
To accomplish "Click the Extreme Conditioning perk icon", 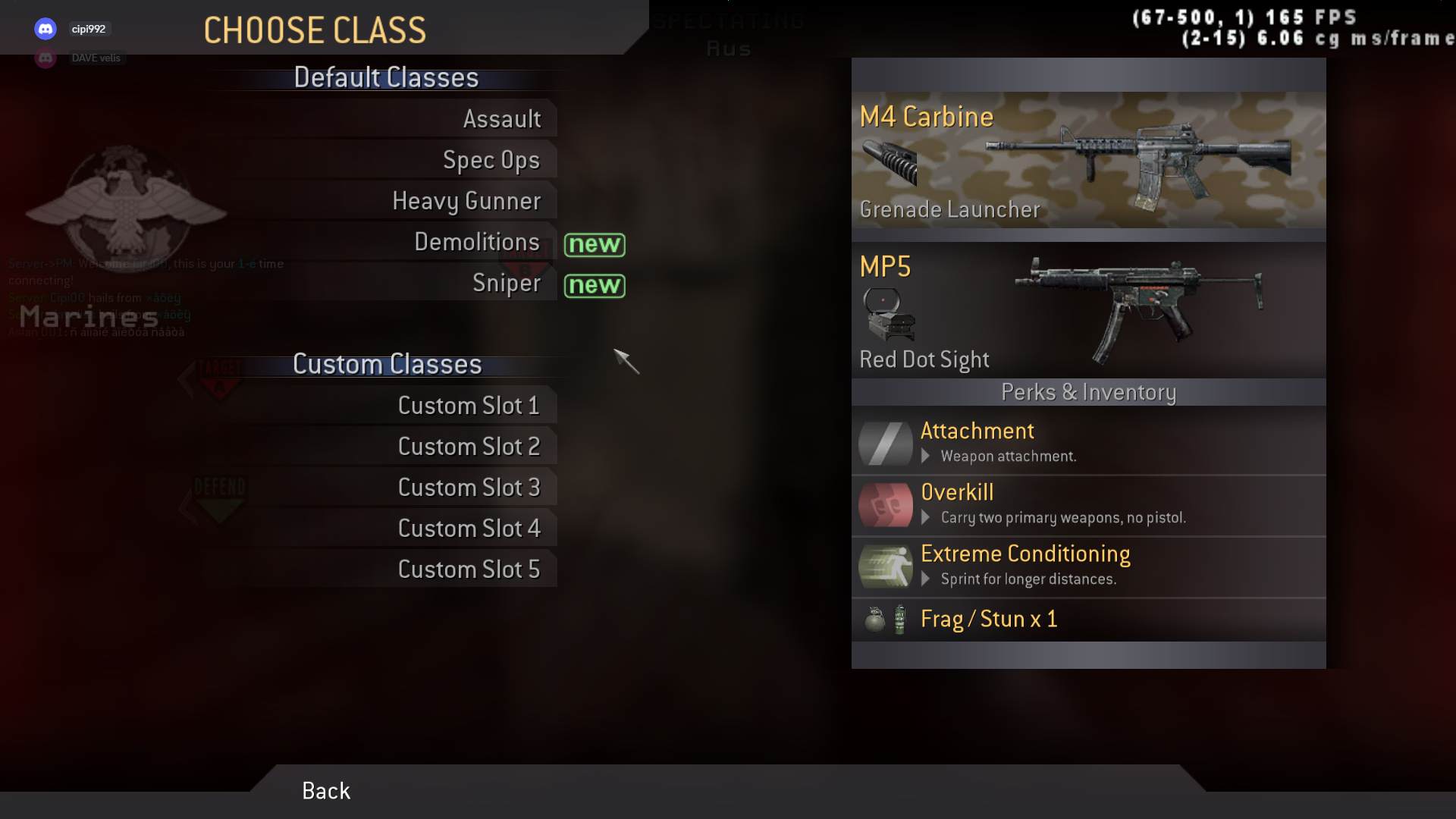I will click(x=884, y=566).
